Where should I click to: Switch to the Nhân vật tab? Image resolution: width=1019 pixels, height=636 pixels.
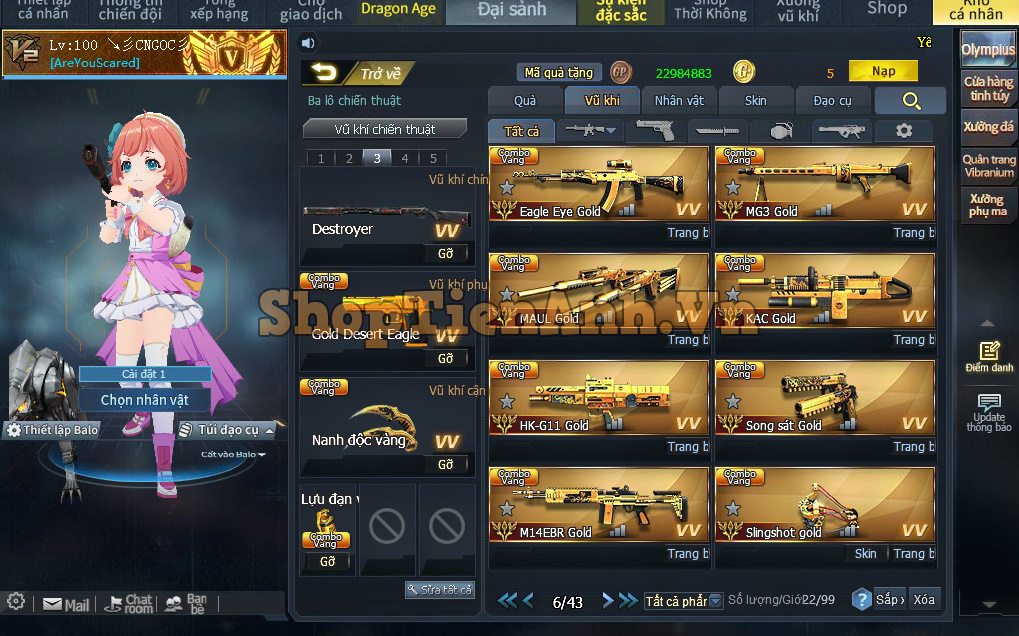tap(679, 101)
